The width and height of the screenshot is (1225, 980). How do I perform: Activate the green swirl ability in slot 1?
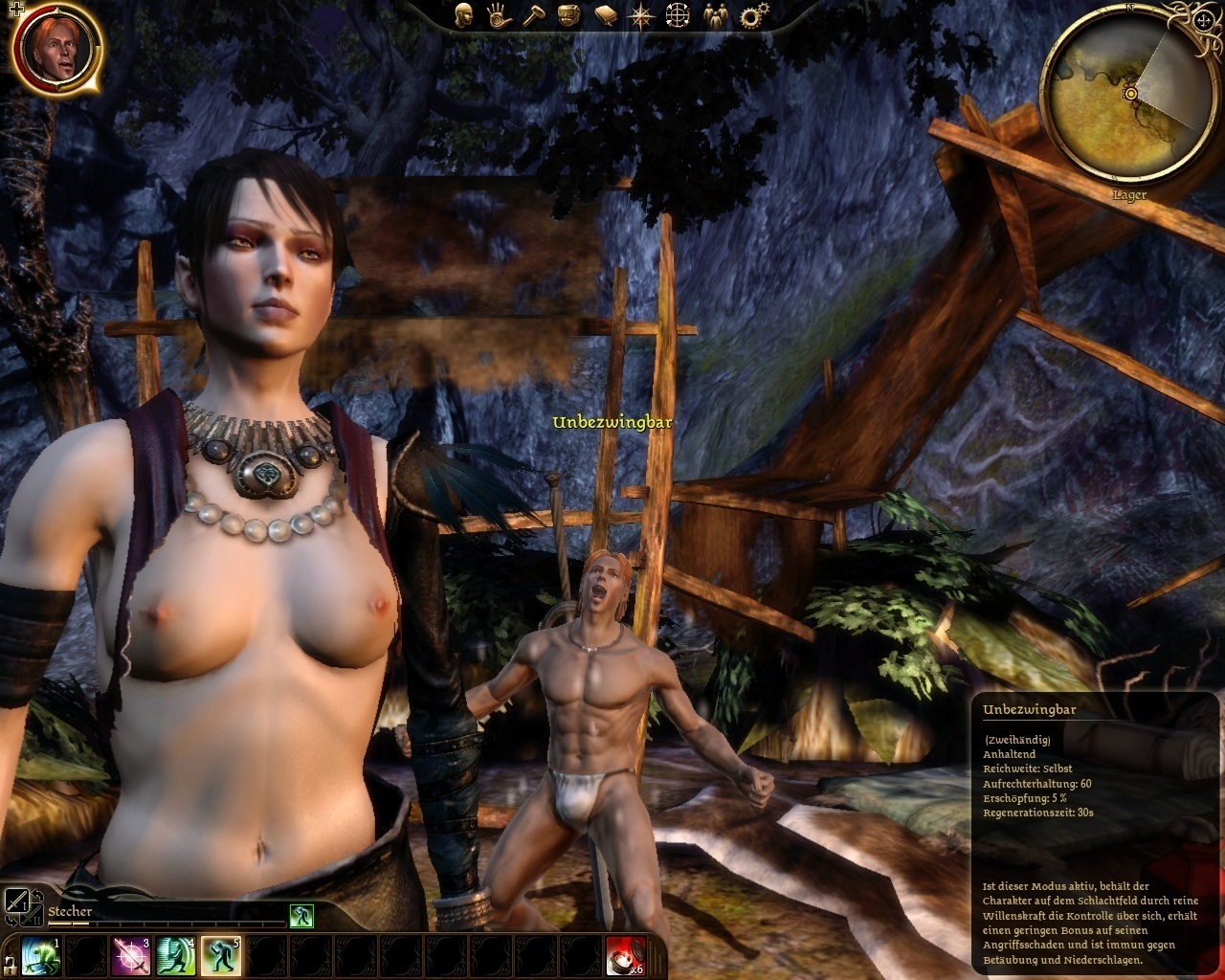40,956
